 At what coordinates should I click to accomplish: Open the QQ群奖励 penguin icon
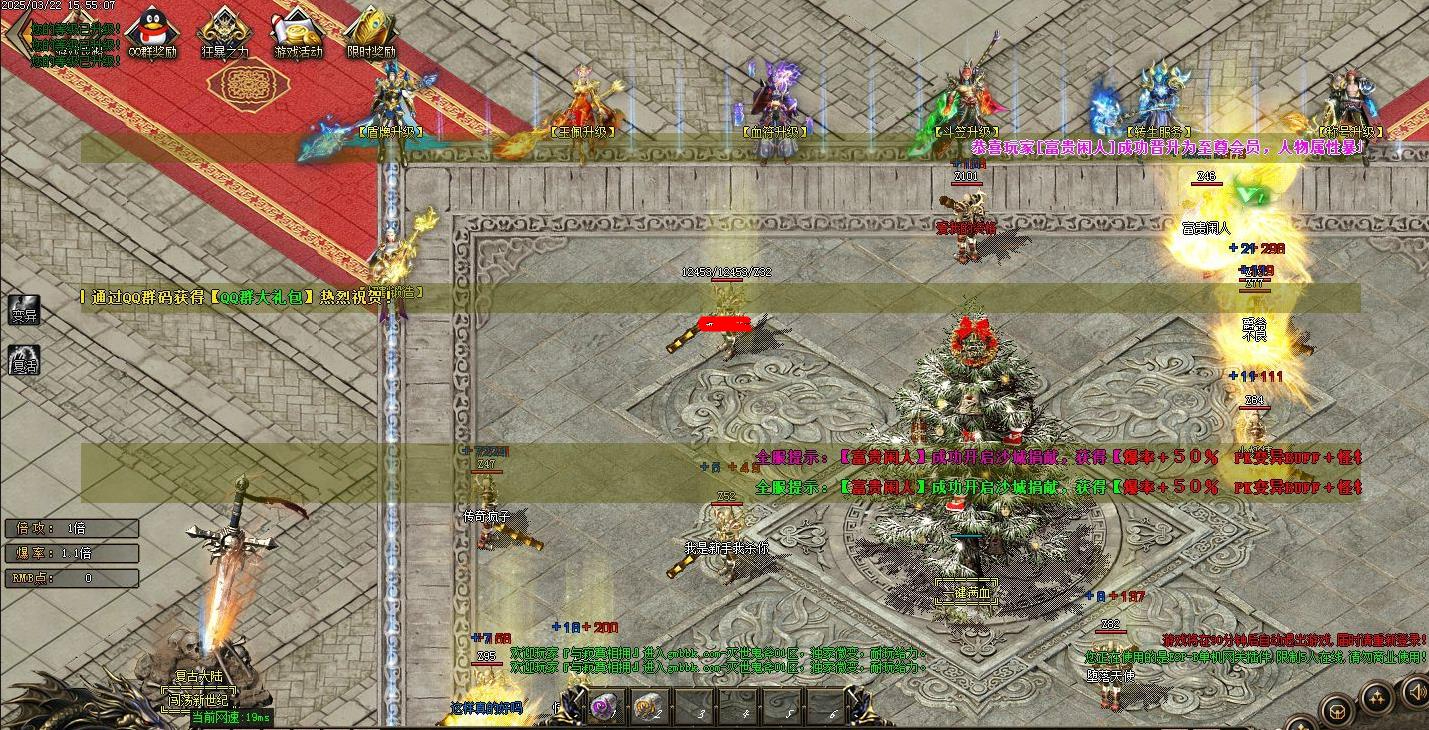click(152, 31)
